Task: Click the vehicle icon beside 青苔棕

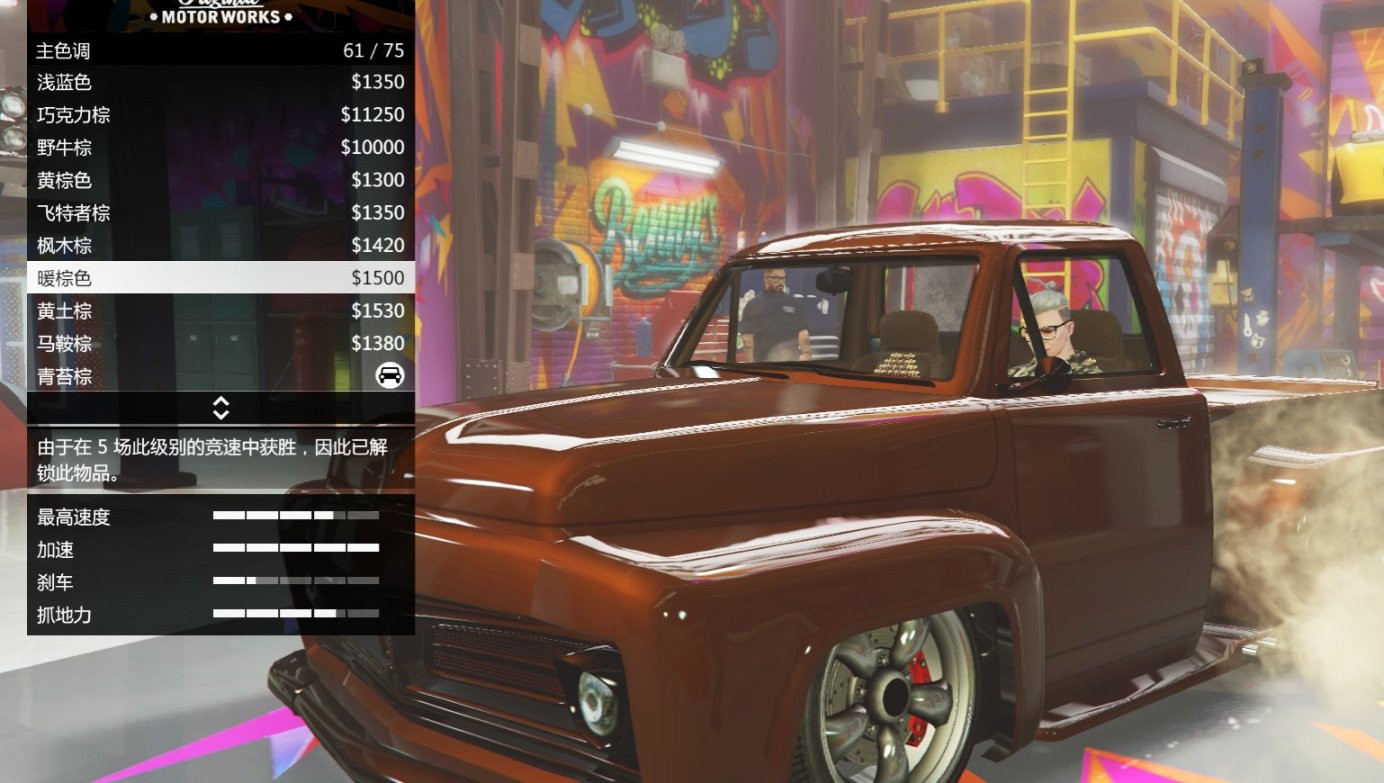Action: [391, 375]
